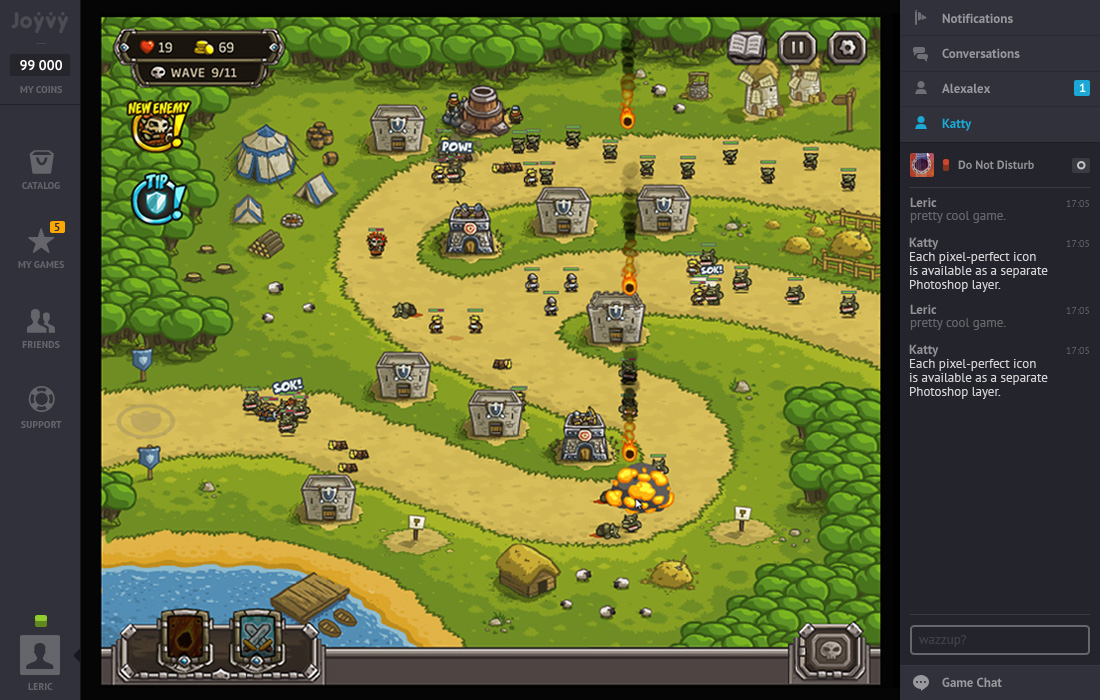Show the Friends list
1100x700 pixels.
41,327
